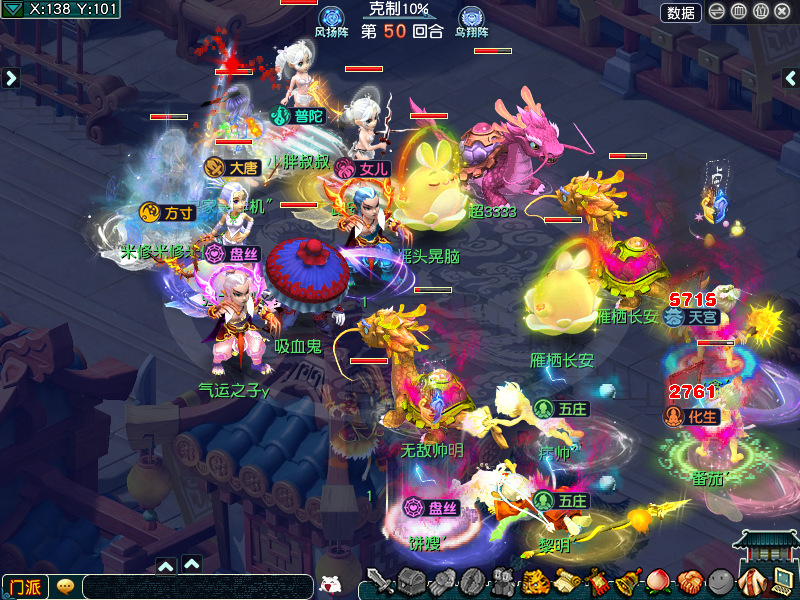800x600 pixels.
Task: Click the sword attack icon
Action: 379,581
